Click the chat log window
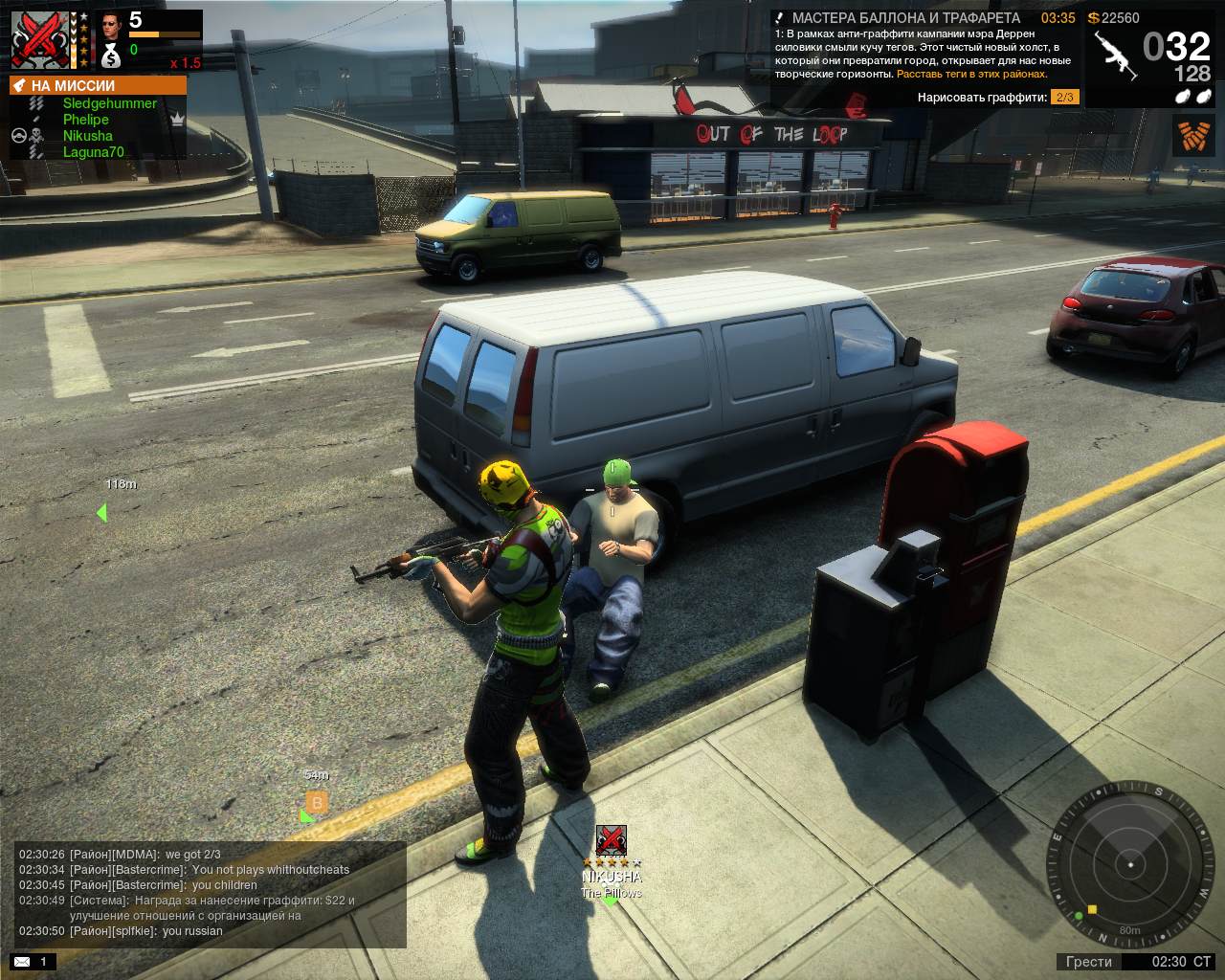1225x980 pixels. pyautogui.click(x=211, y=893)
